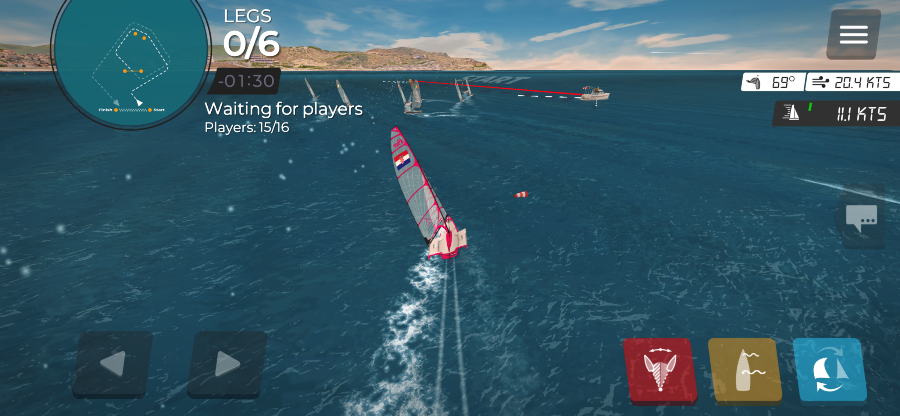This screenshot has width=900, height=416.
Task: Tap the yellow sail button
Action: pos(744,371)
